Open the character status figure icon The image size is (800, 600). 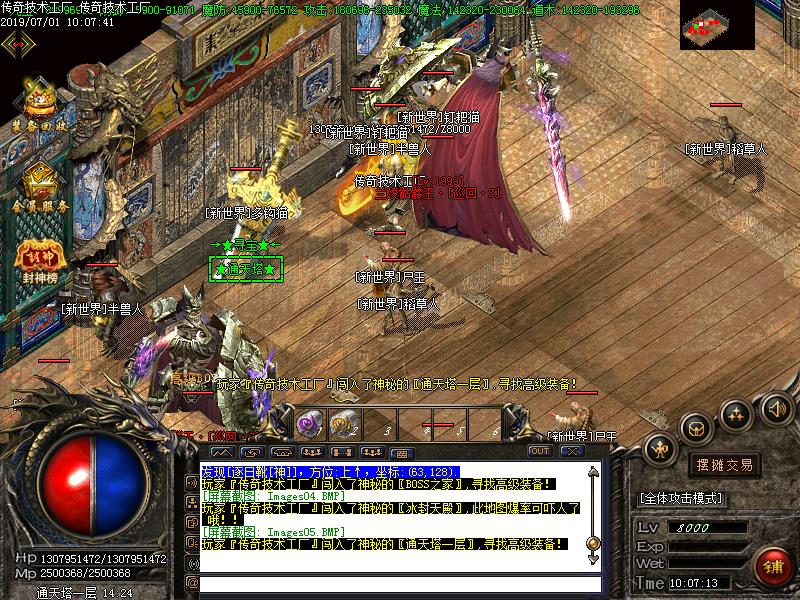(x=661, y=449)
